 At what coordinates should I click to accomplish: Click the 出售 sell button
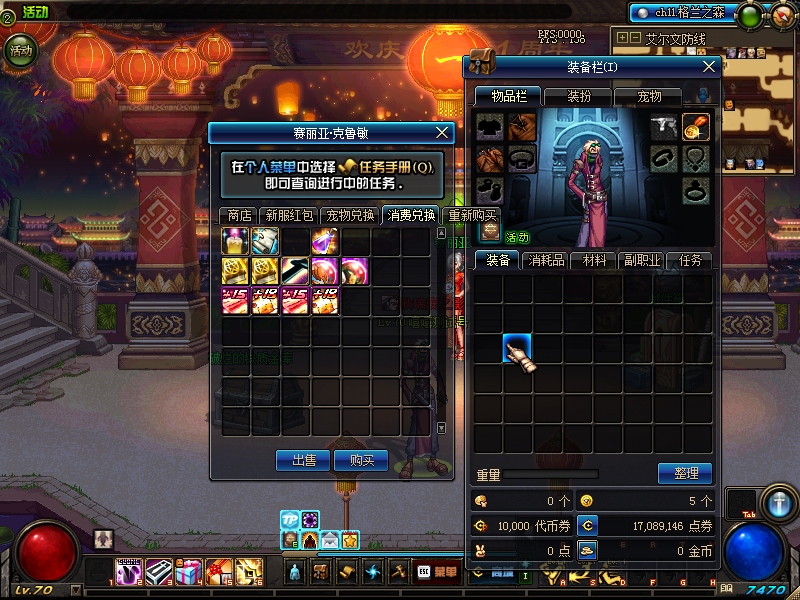tap(303, 460)
